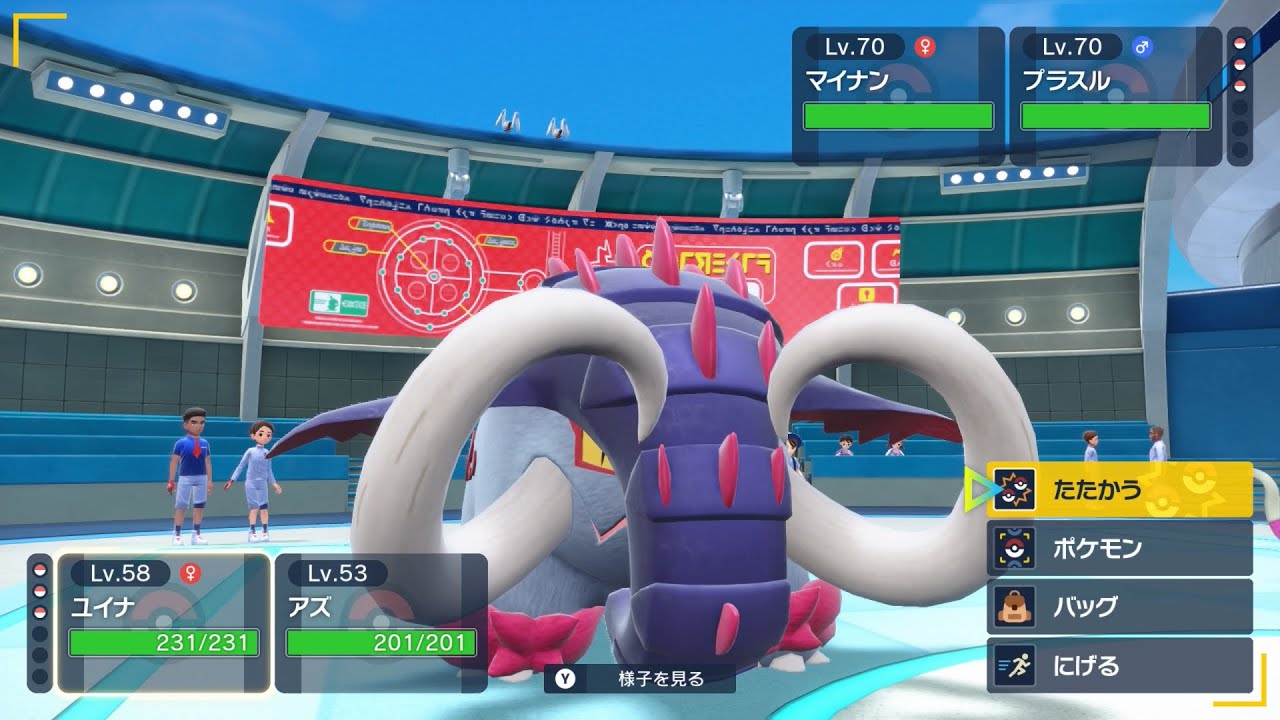Viewport: 1280px width, 720px height.
Task: Select enemy マイナン's status panel
Action: [x=898, y=96]
